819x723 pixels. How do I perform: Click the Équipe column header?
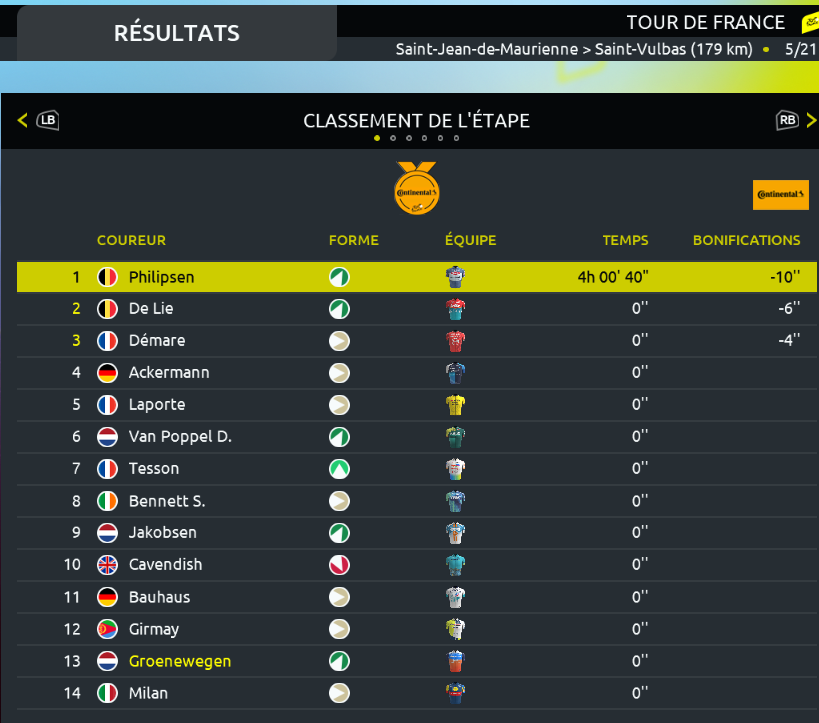tap(470, 240)
